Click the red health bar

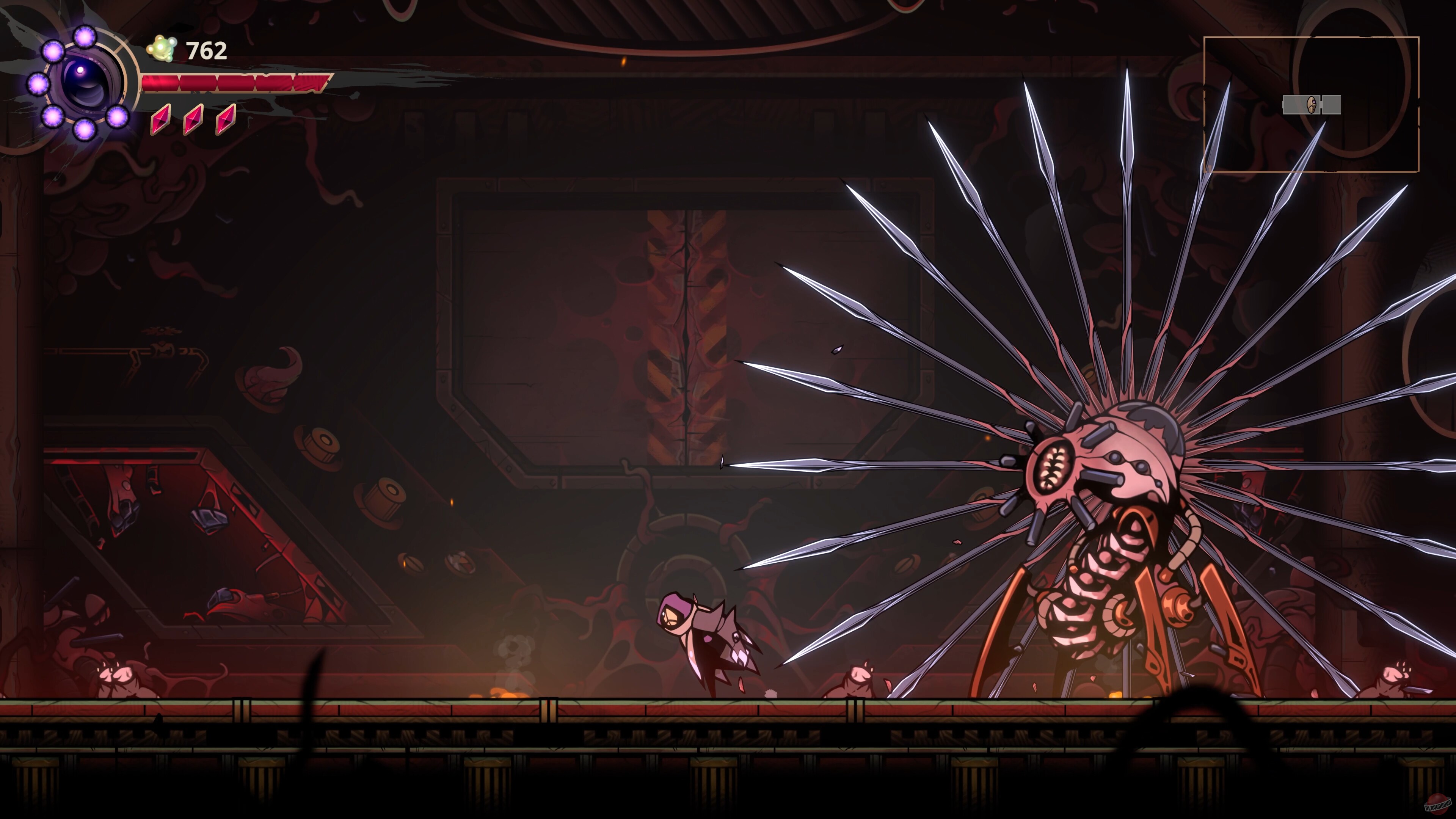(x=237, y=83)
